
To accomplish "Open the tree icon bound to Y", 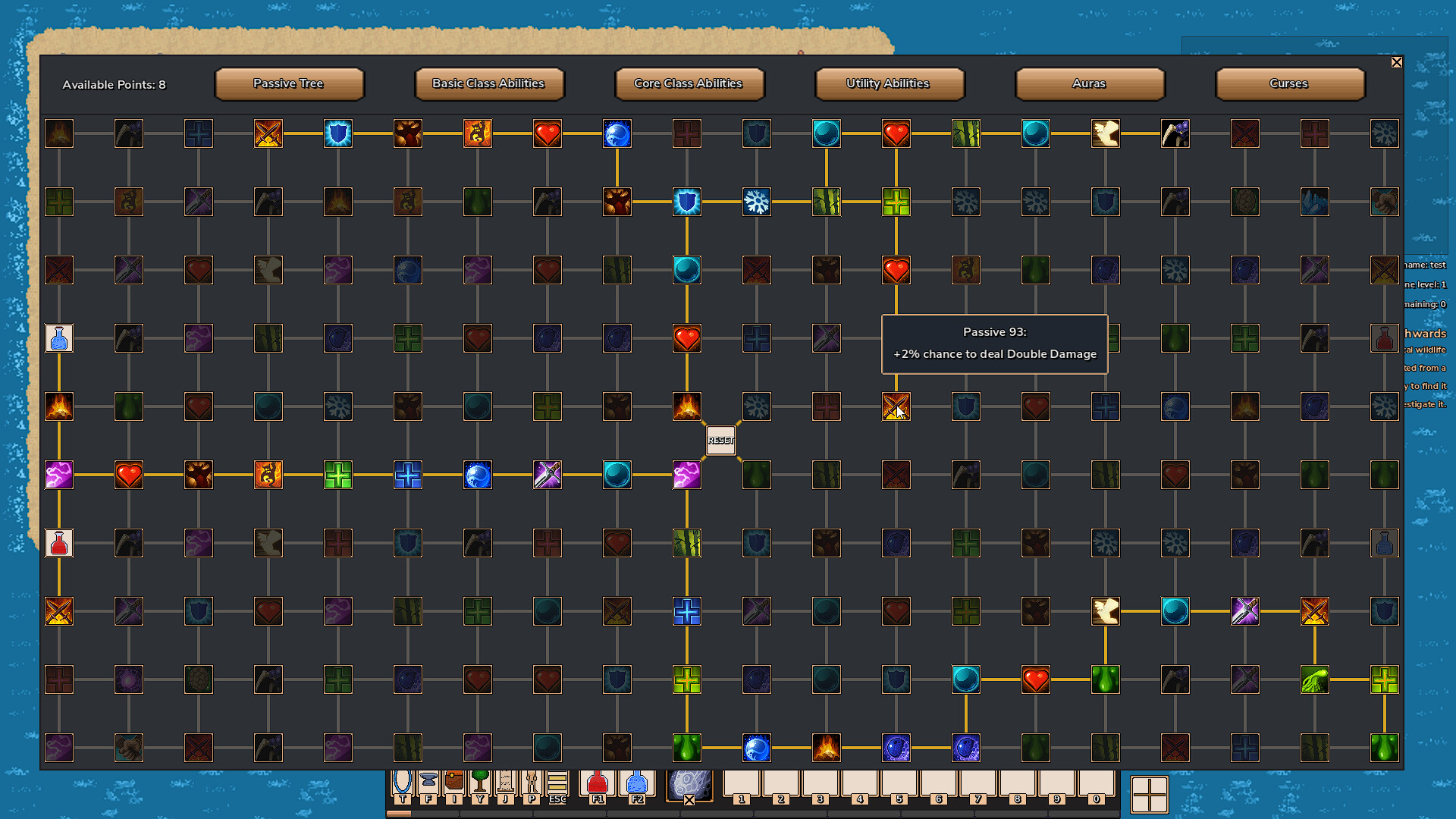I will tap(479, 781).
